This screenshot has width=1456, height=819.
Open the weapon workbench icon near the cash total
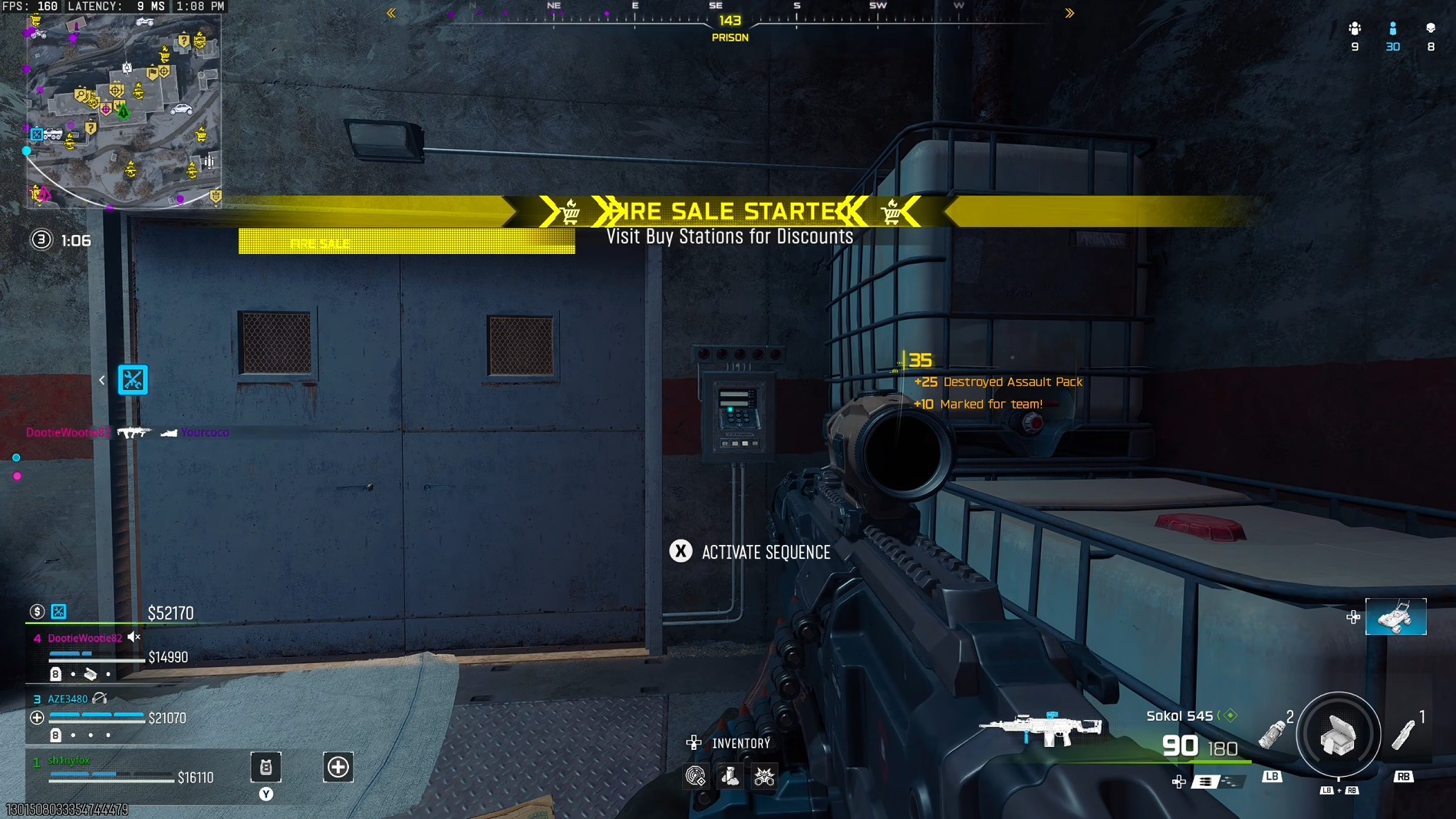point(58,613)
